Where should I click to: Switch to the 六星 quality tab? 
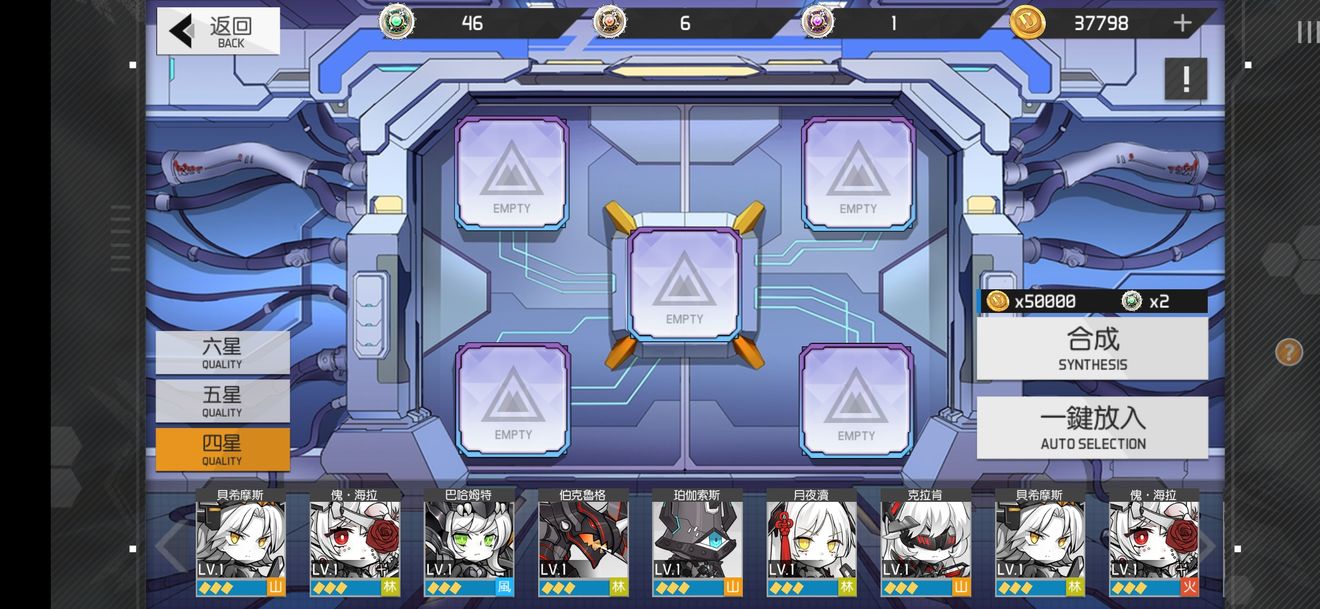click(x=222, y=352)
